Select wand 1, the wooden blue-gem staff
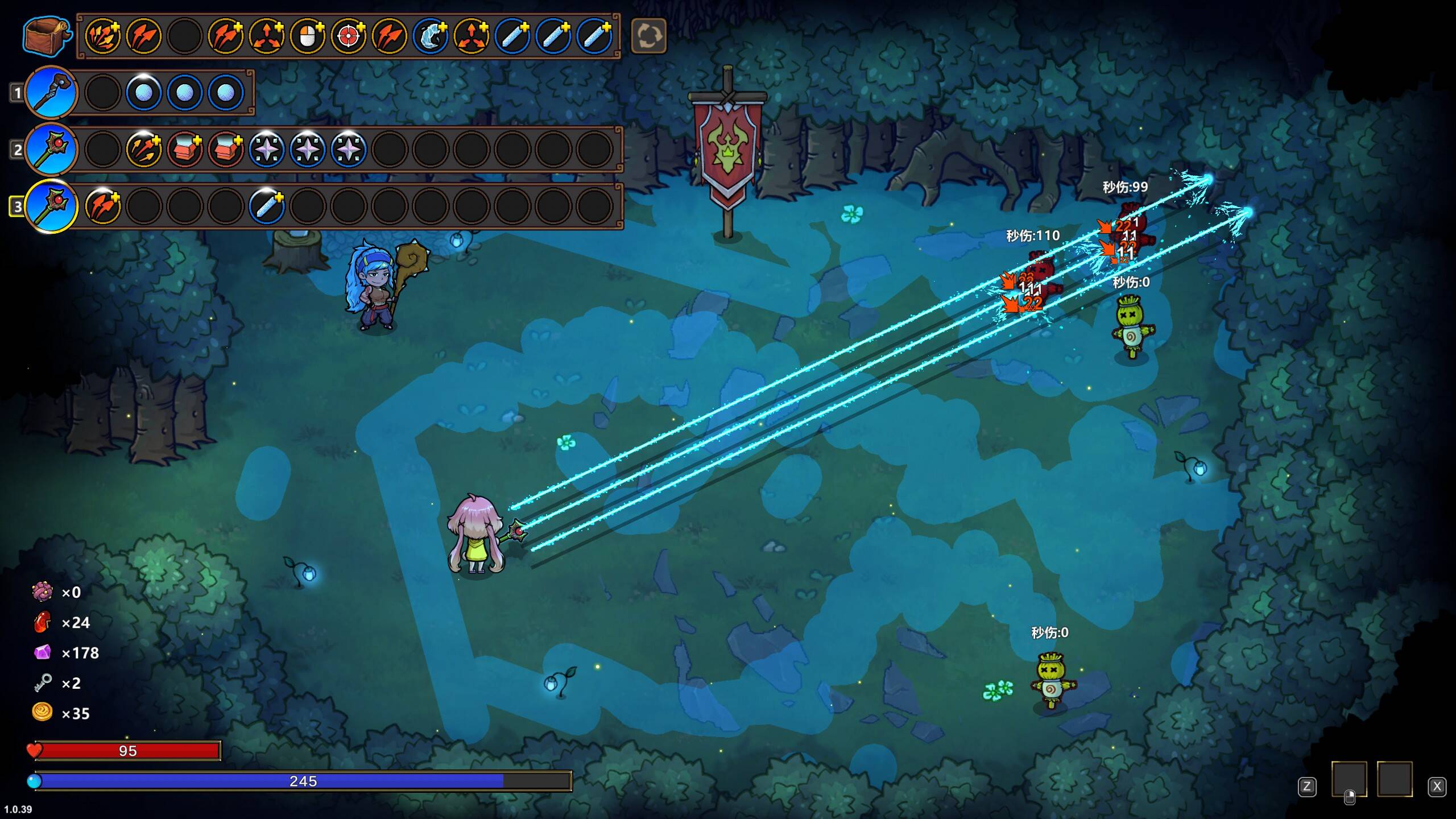The image size is (1456, 819). pyautogui.click(x=51, y=92)
